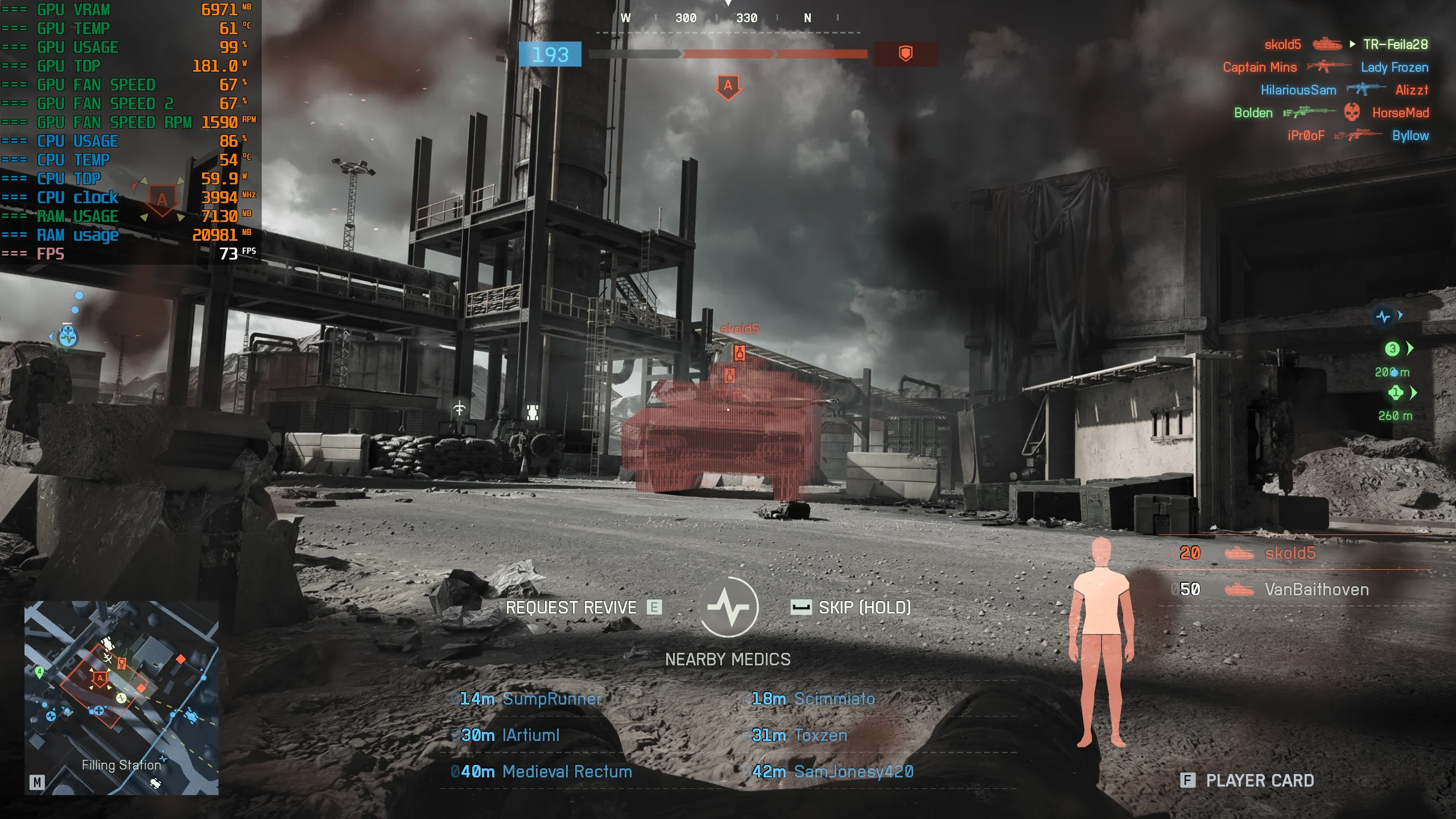Select skold5 damage dealer row

[x=1289, y=553]
